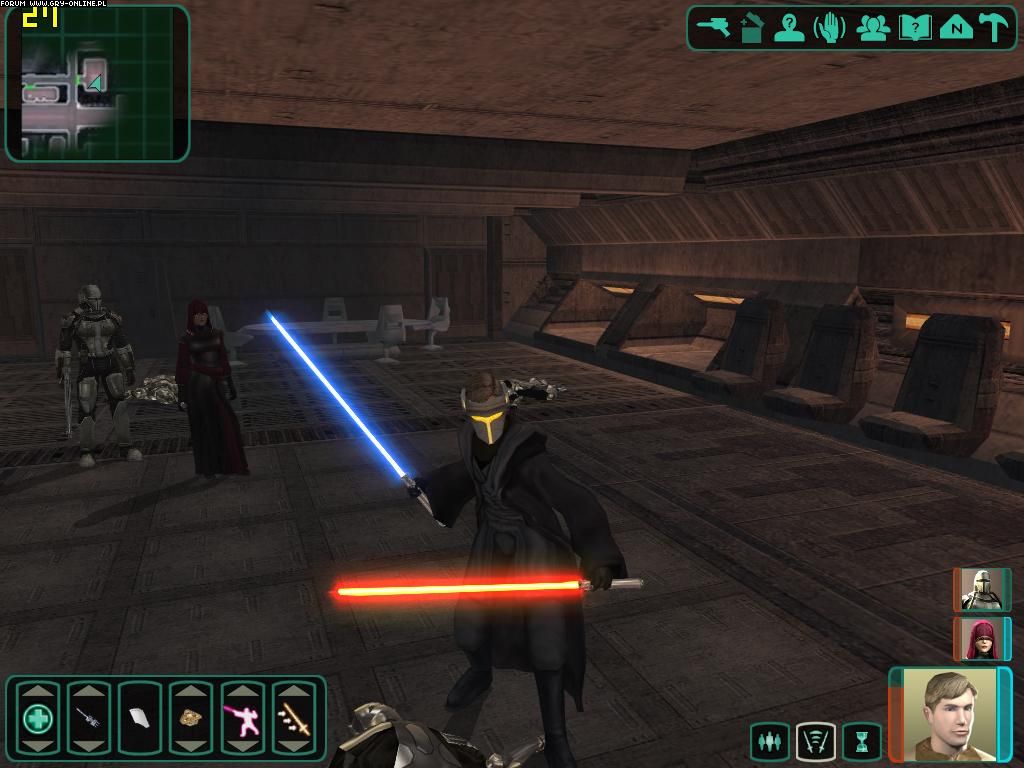Open the map icon marked N

956,27
